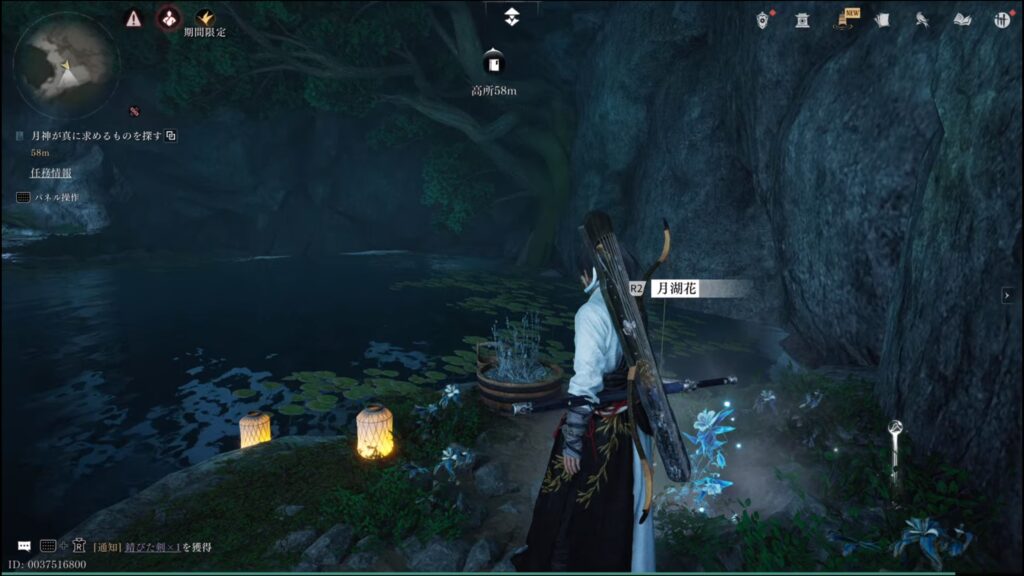Image resolution: width=1024 pixels, height=576 pixels.
Task: Open the shield badge icon with red dot
Action: [765, 19]
